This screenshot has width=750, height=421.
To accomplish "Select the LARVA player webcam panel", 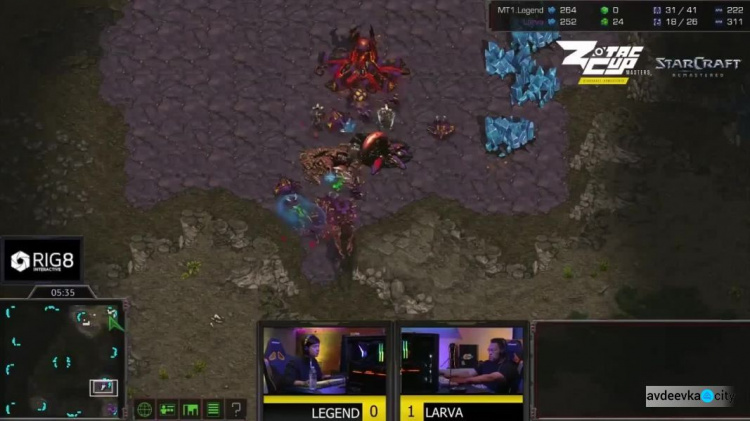I will (x=462, y=361).
